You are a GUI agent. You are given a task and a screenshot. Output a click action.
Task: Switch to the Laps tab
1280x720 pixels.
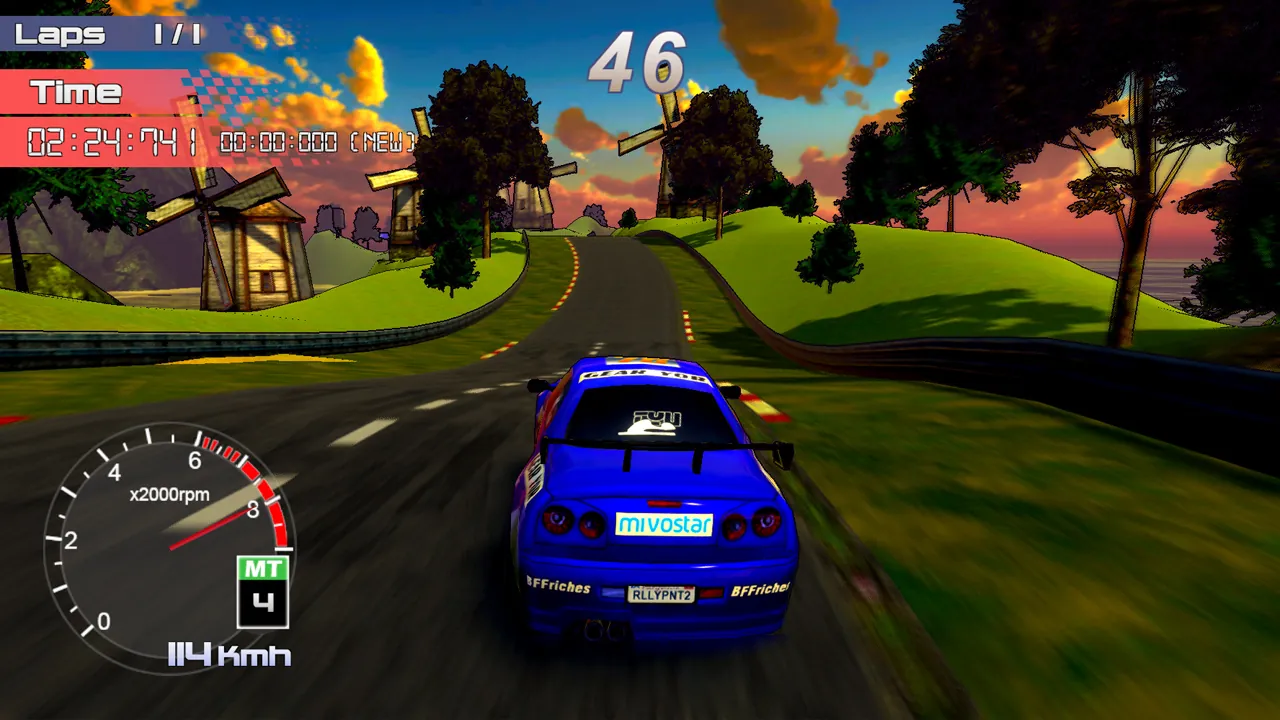[x=60, y=31]
